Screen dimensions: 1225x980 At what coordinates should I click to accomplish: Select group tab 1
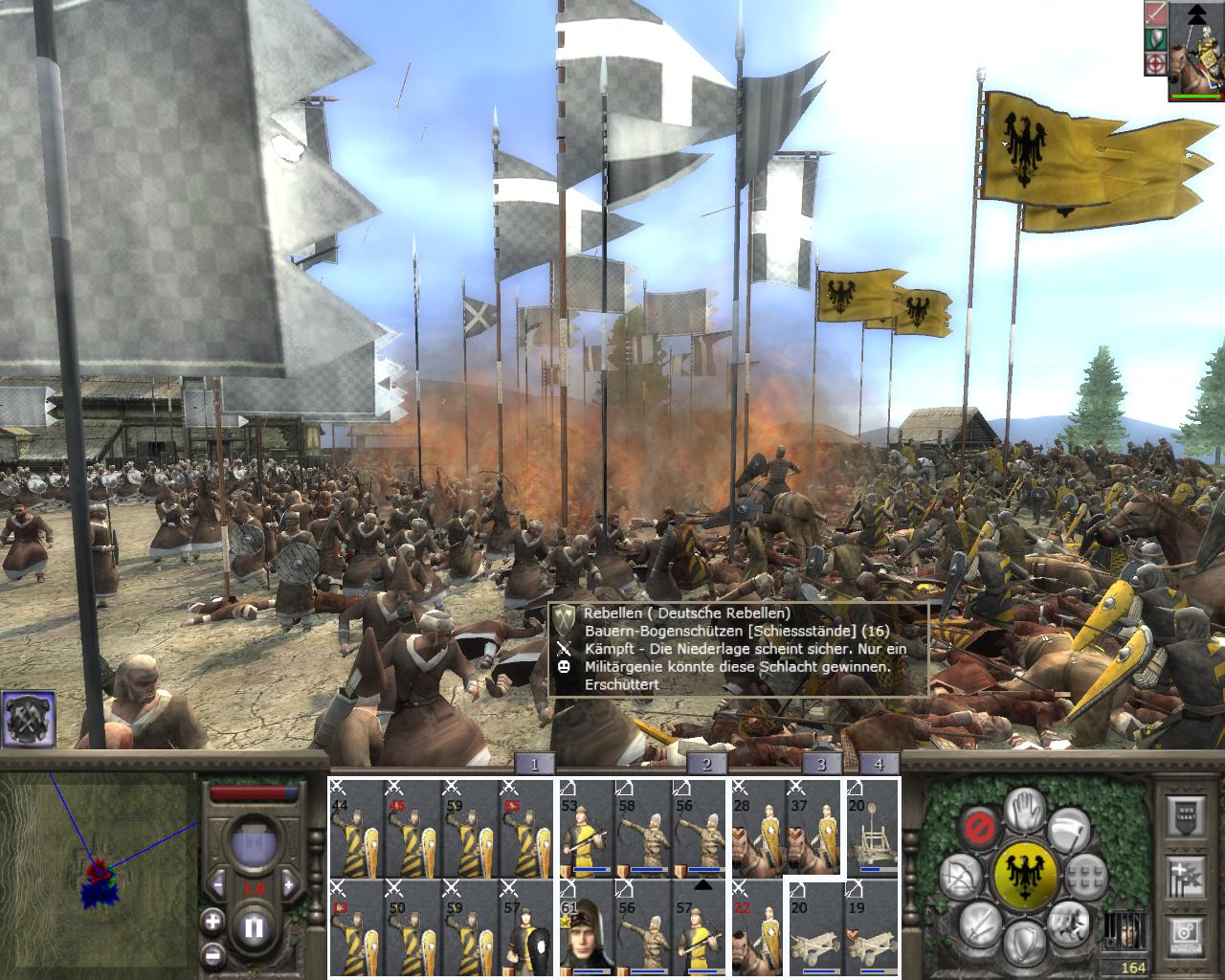point(534,764)
